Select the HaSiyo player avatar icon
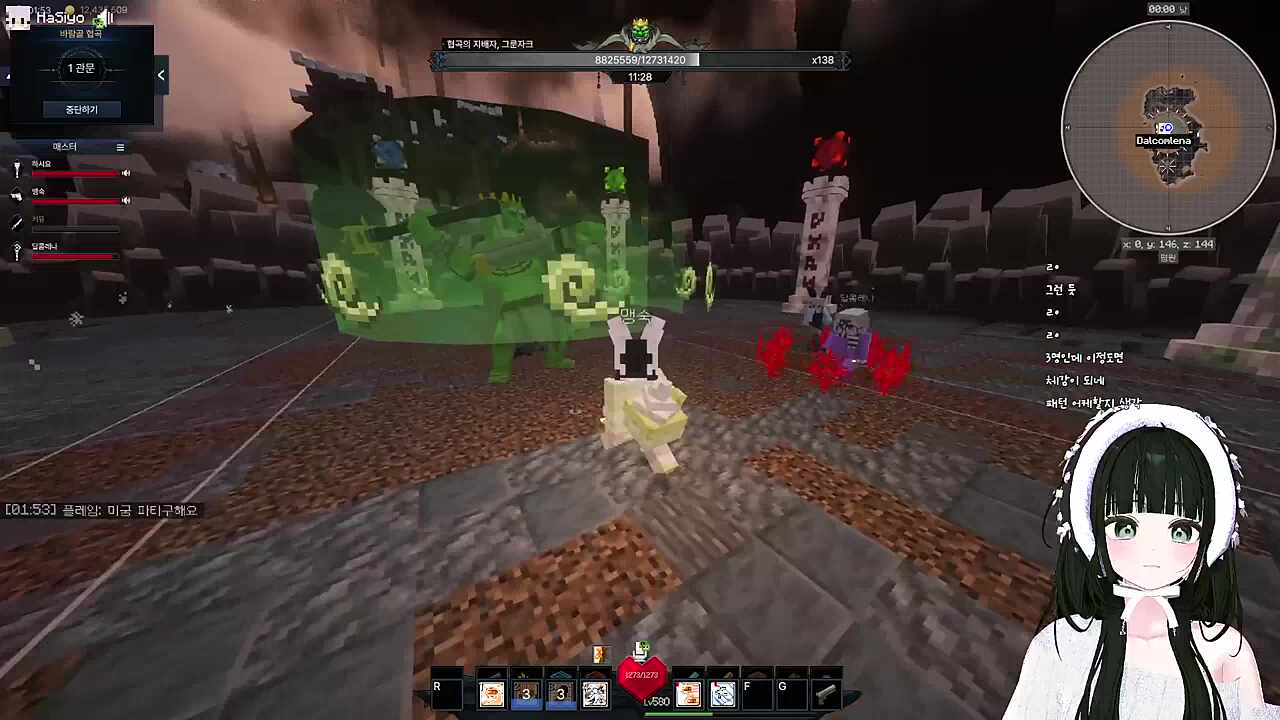This screenshot has height=720, width=1280. [17, 17]
